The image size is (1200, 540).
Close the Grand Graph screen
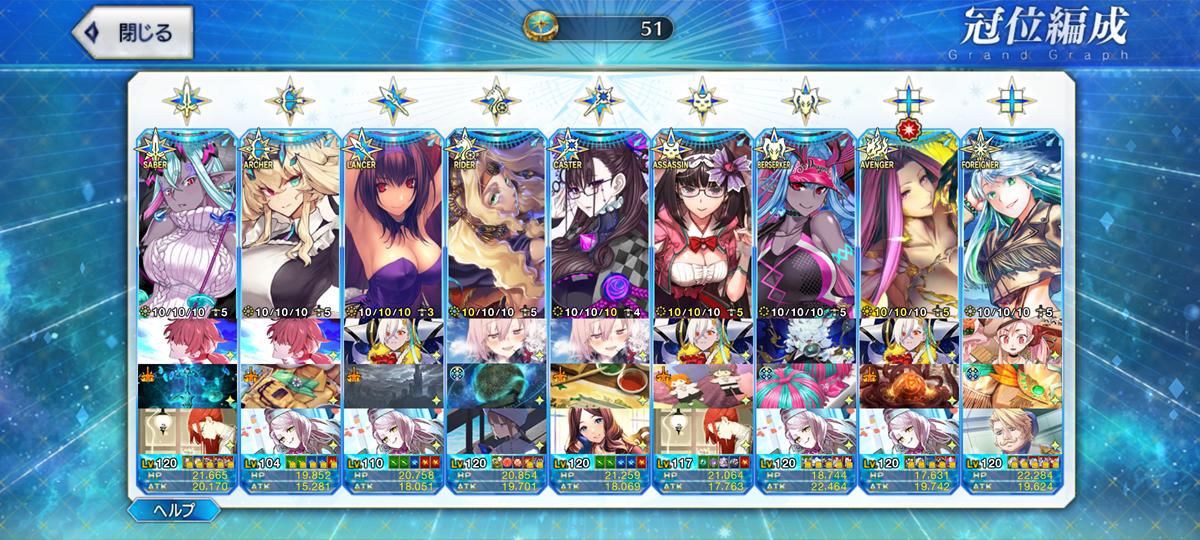coord(123,31)
